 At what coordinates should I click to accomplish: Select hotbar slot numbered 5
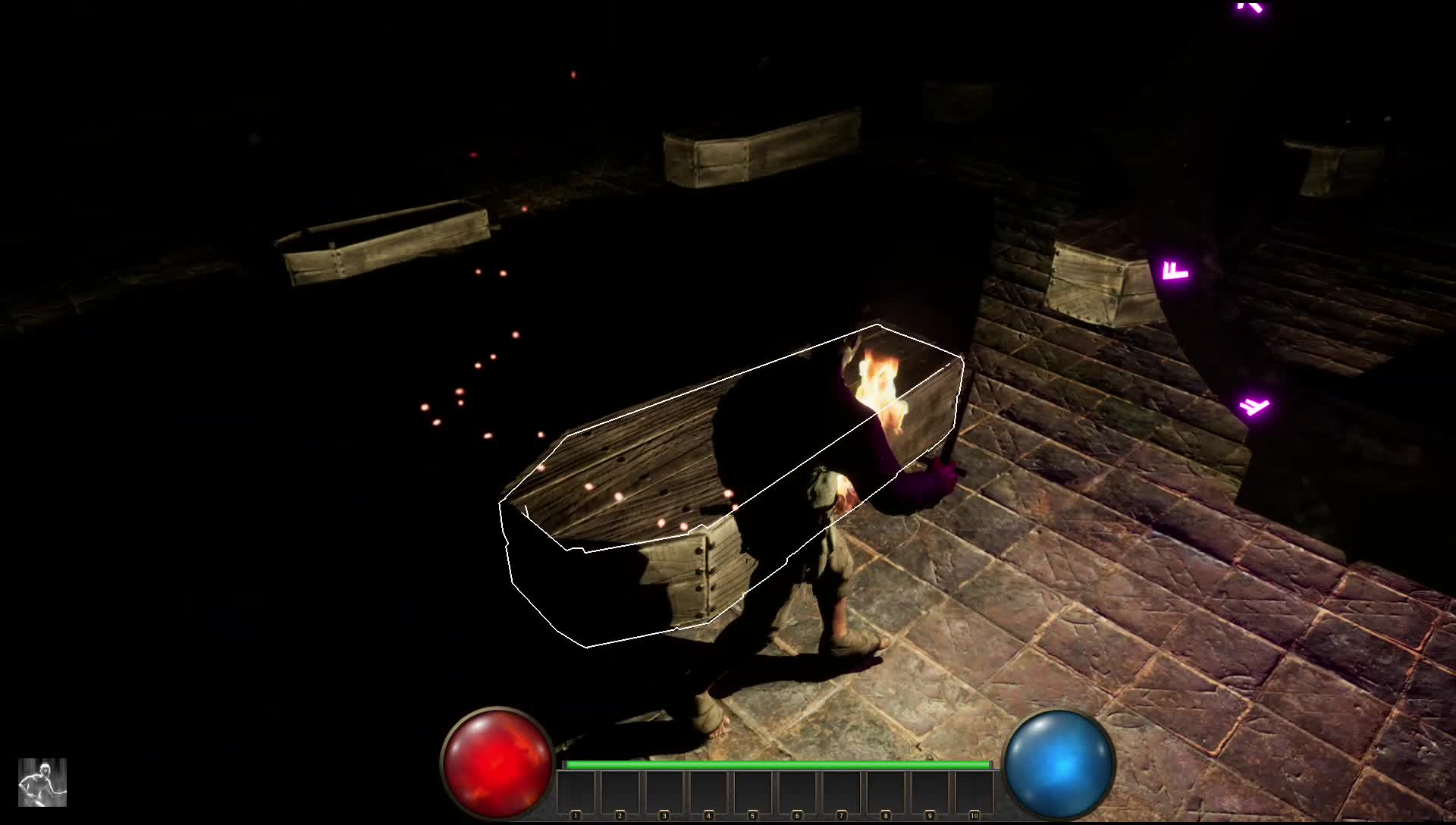pyautogui.click(x=753, y=794)
